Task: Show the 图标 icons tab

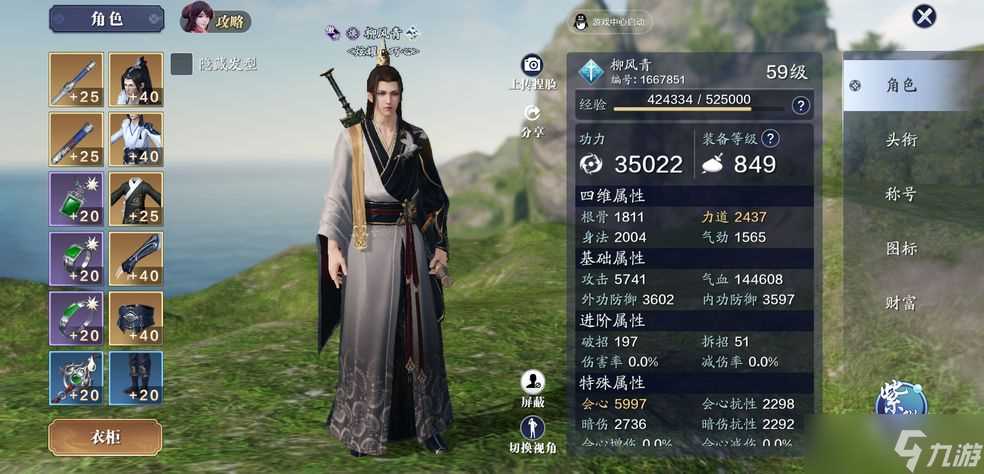Action: [x=901, y=248]
